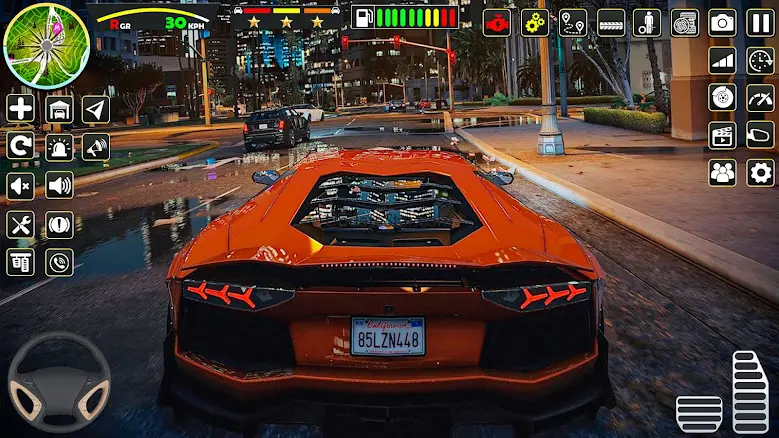This screenshot has width=779, height=438.
Task: Pause the game with the pause button
Action: click(x=760, y=22)
